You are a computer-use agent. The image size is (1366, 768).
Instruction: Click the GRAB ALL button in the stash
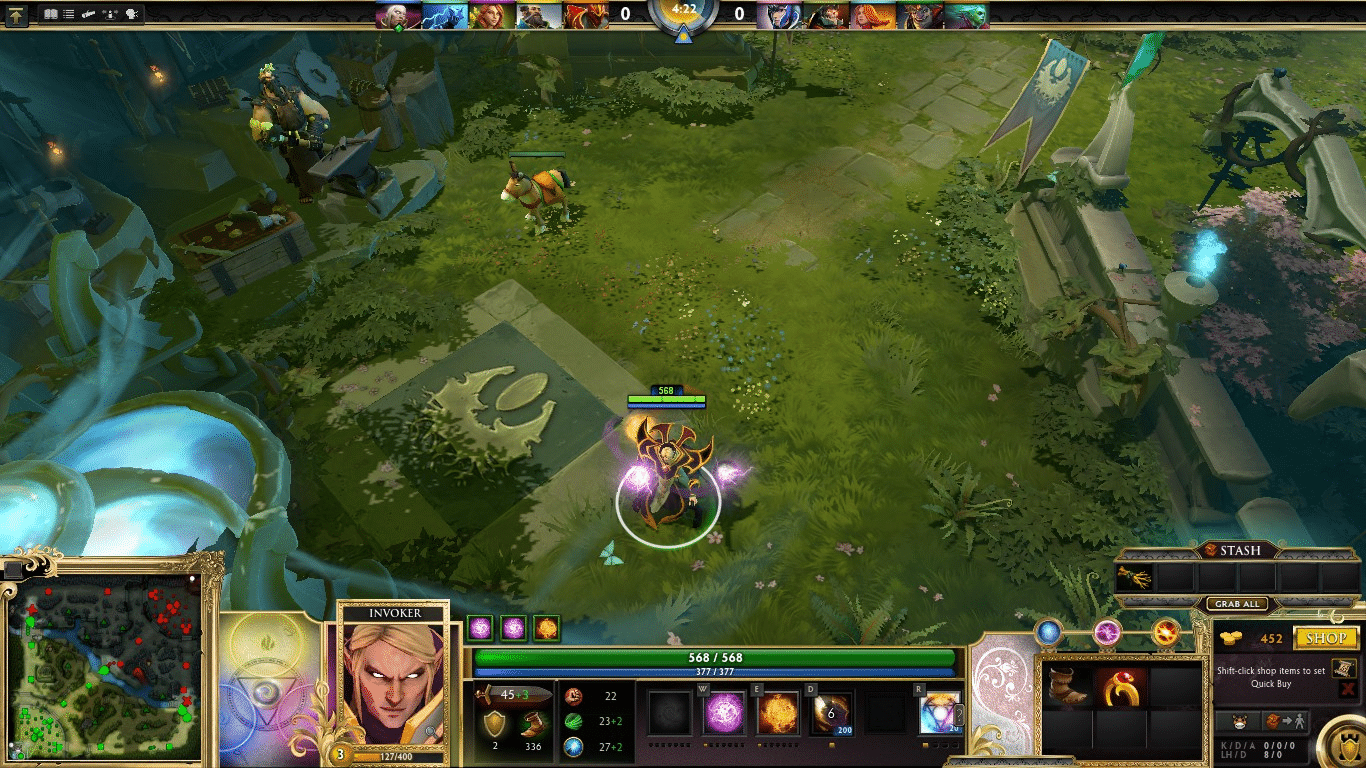coord(1237,604)
